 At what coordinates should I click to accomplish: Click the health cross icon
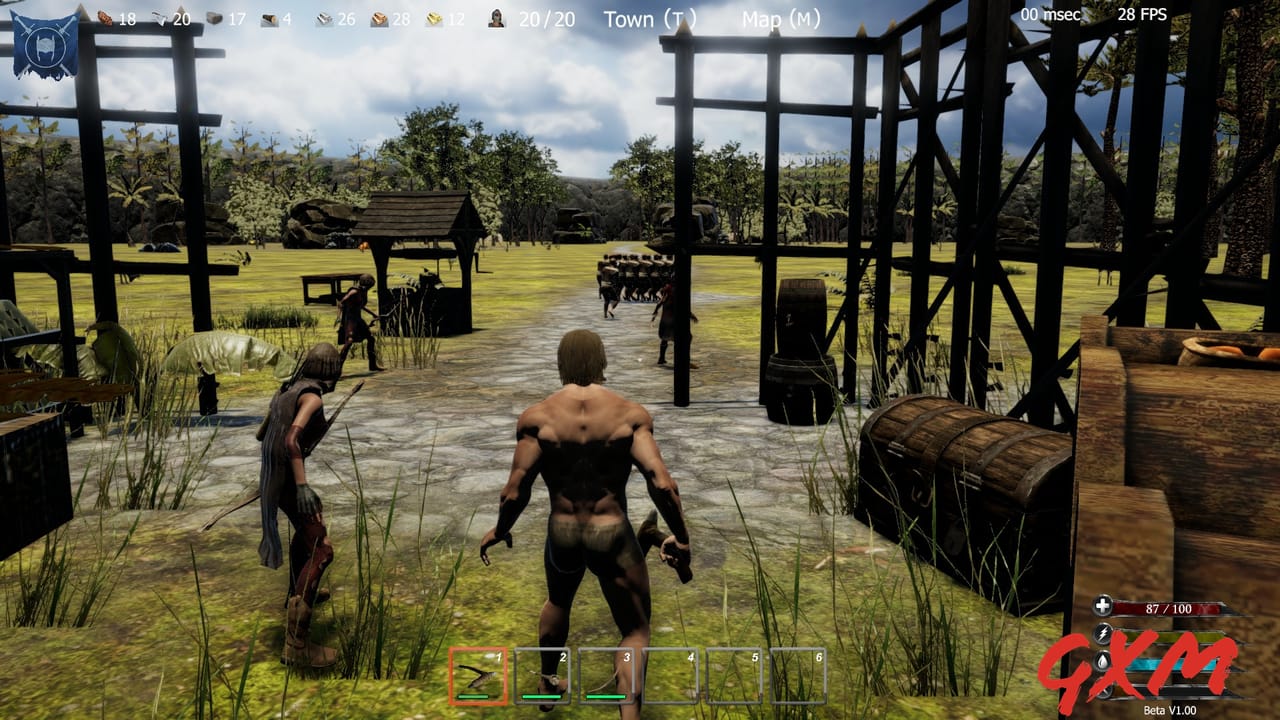point(1103,605)
